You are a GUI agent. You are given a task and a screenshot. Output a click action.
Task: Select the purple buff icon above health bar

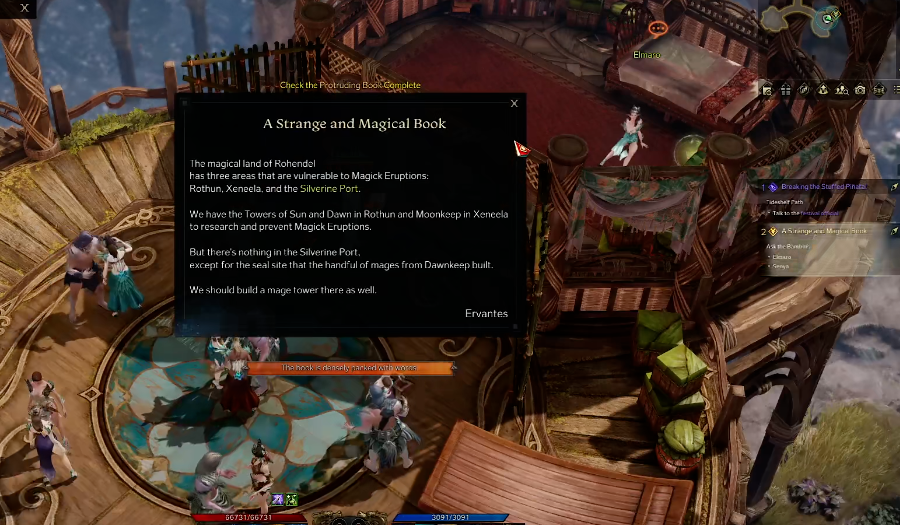277,499
